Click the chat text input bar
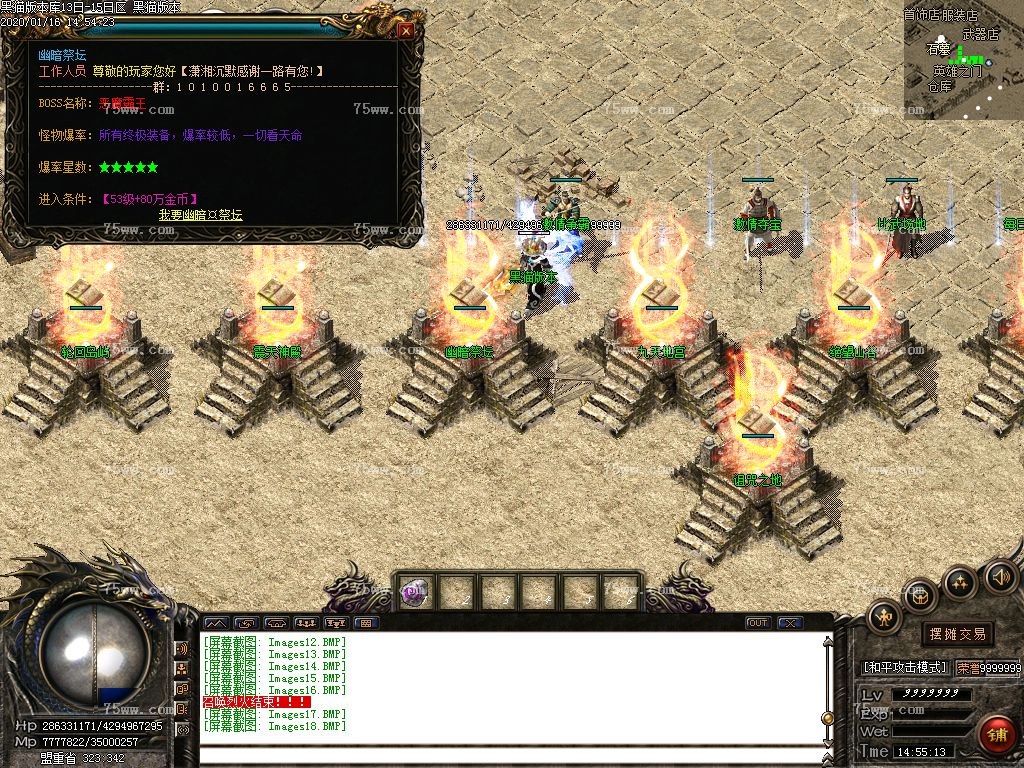 click(510, 754)
